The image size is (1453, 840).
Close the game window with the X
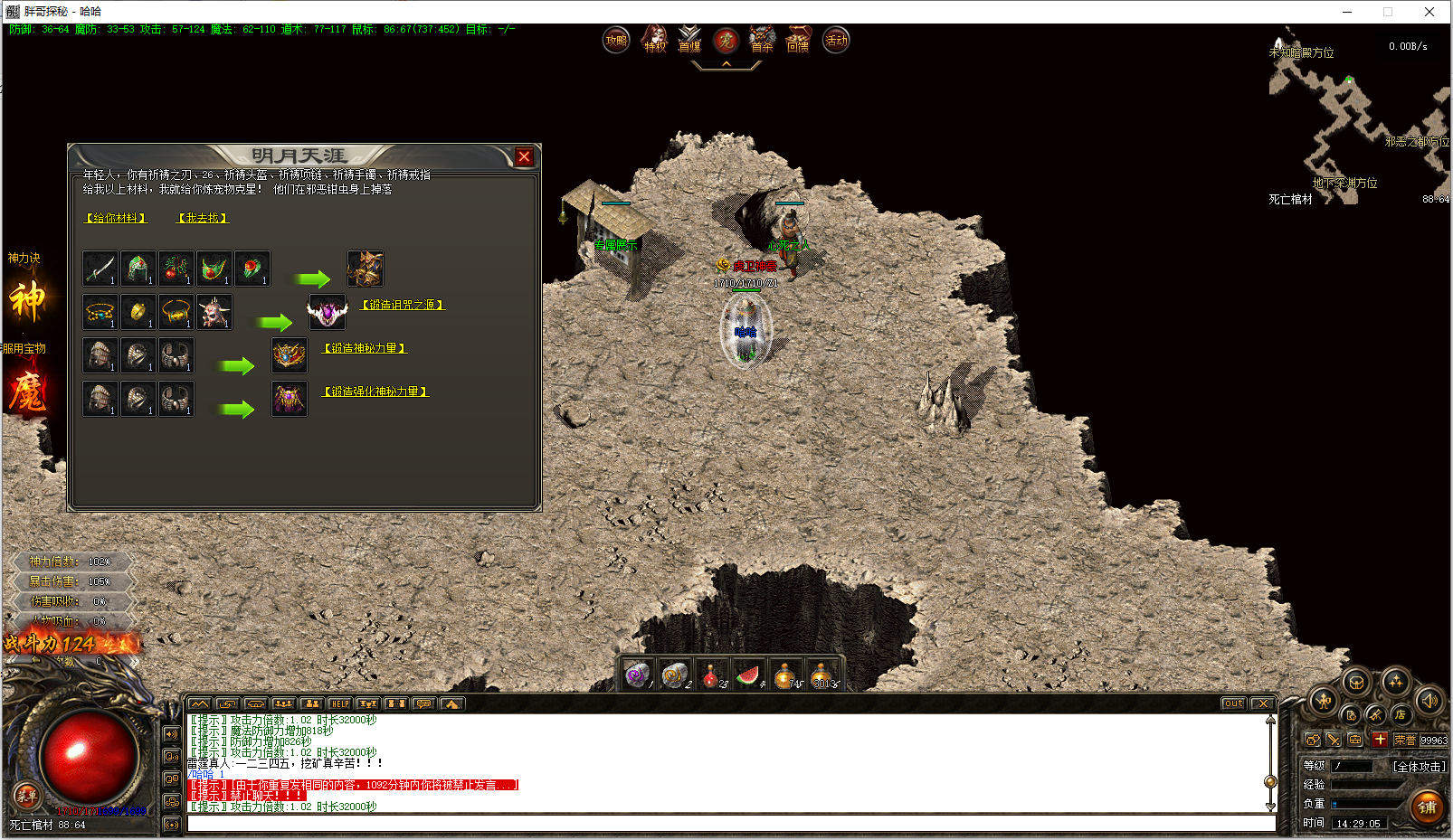coord(1429,12)
